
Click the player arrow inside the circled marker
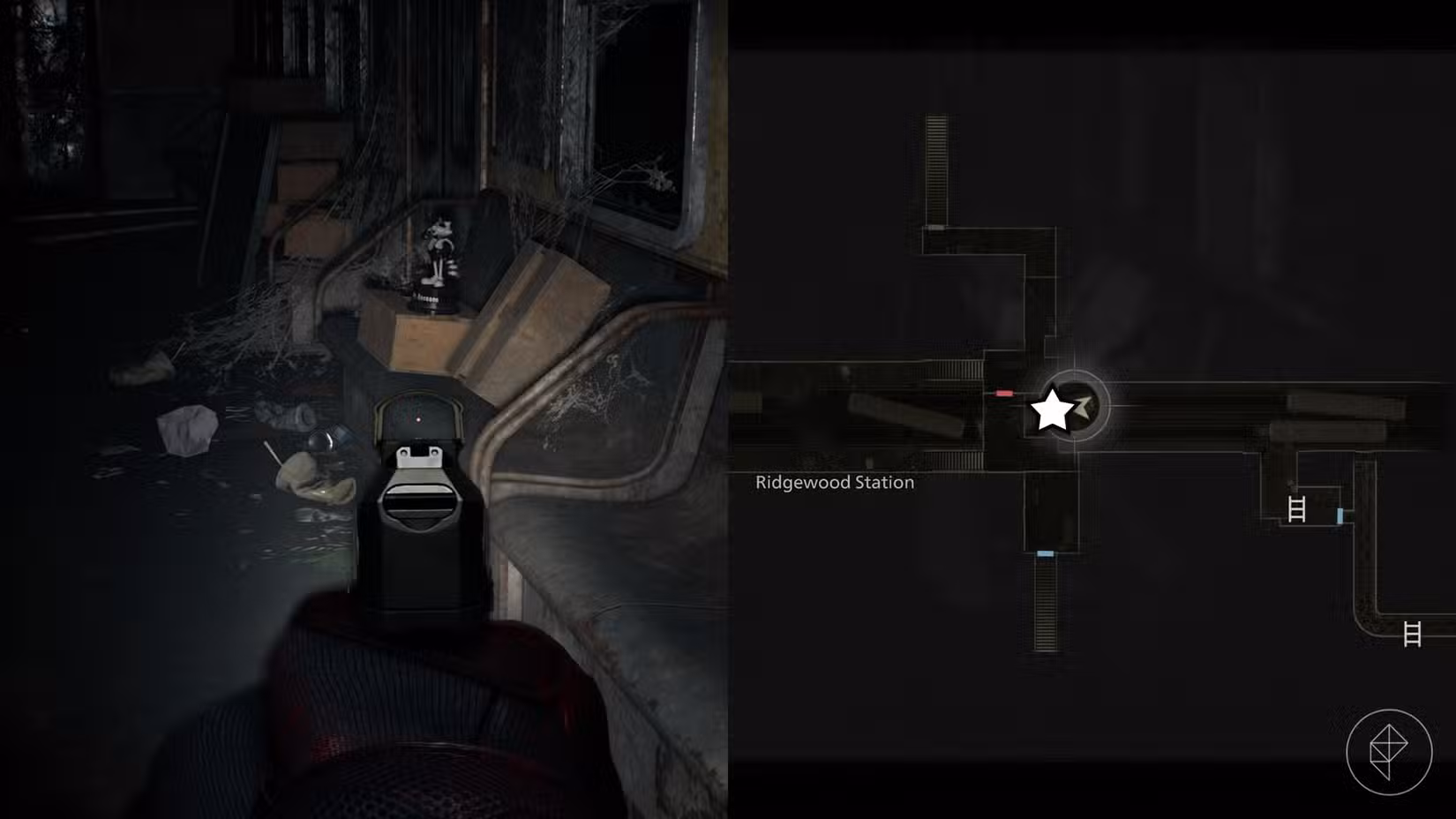pos(1083,408)
